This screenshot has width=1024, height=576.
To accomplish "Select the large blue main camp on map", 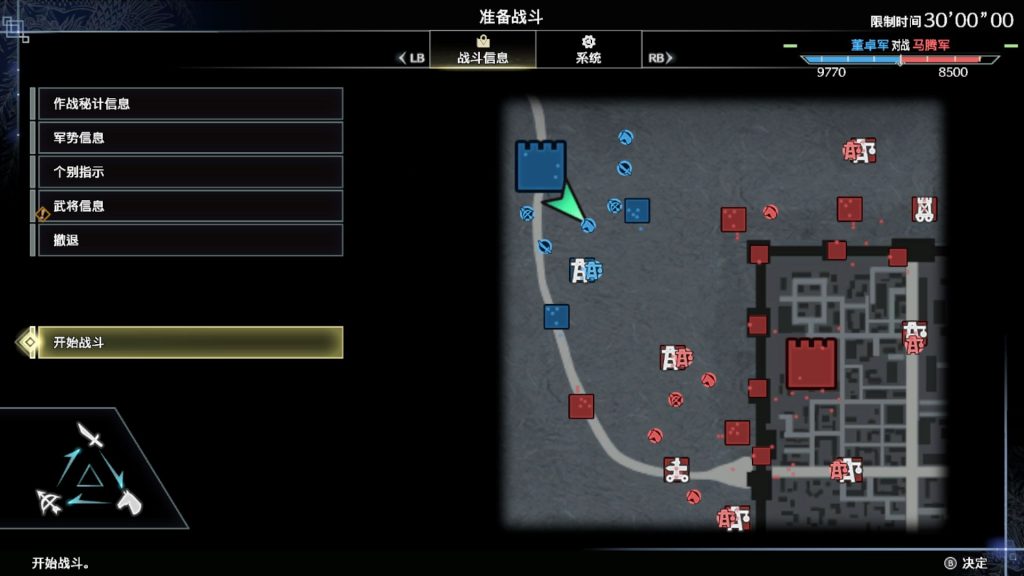I will point(541,166).
